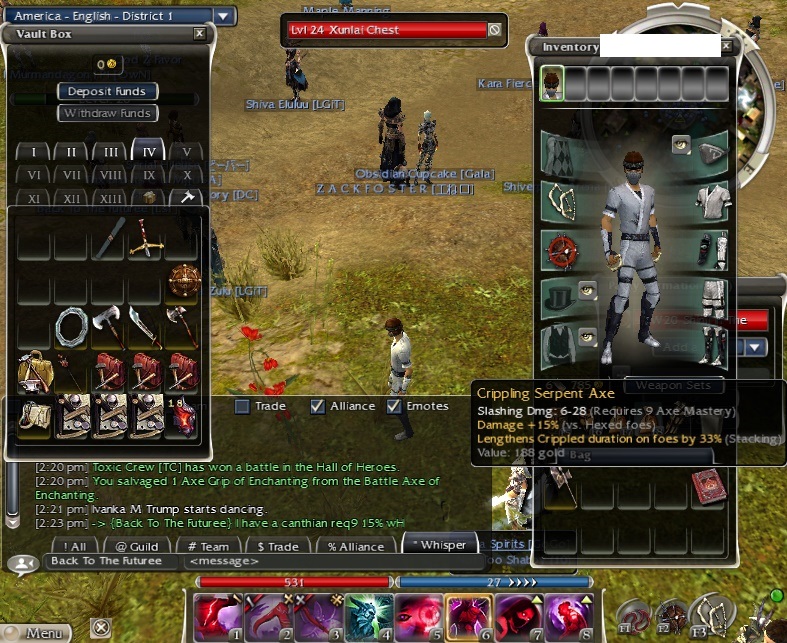787x643 pixels.
Task: Click the Withdraw Funds button
Action: pyautogui.click(x=107, y=113)
